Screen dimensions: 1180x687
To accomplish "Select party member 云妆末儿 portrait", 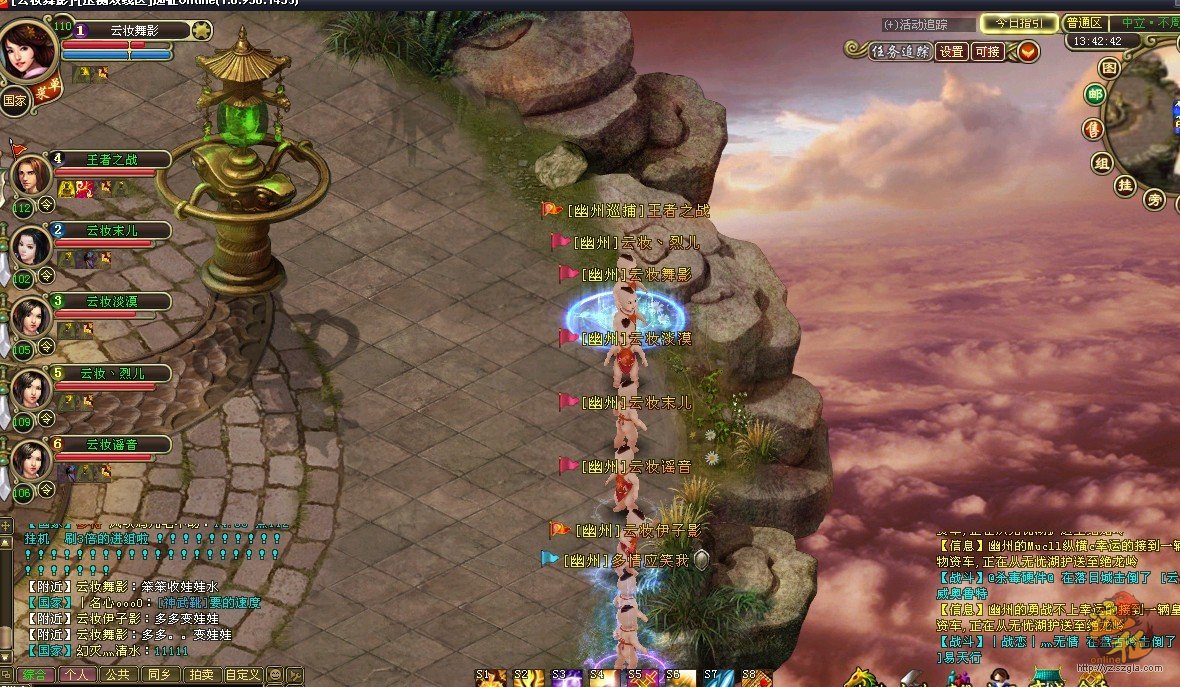I will [31, 245].
